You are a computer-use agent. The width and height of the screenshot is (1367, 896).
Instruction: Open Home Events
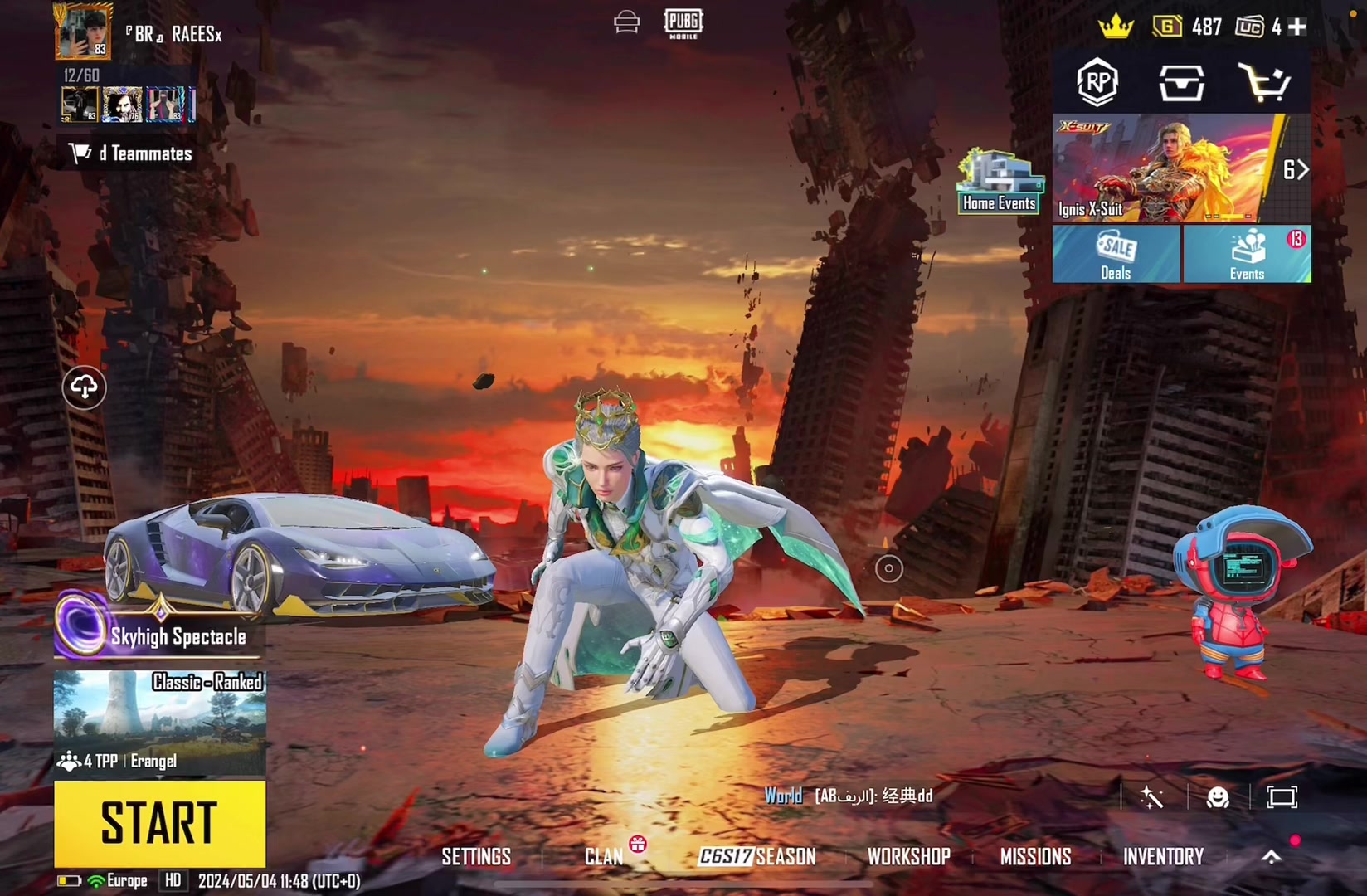tap(1000, 183)
